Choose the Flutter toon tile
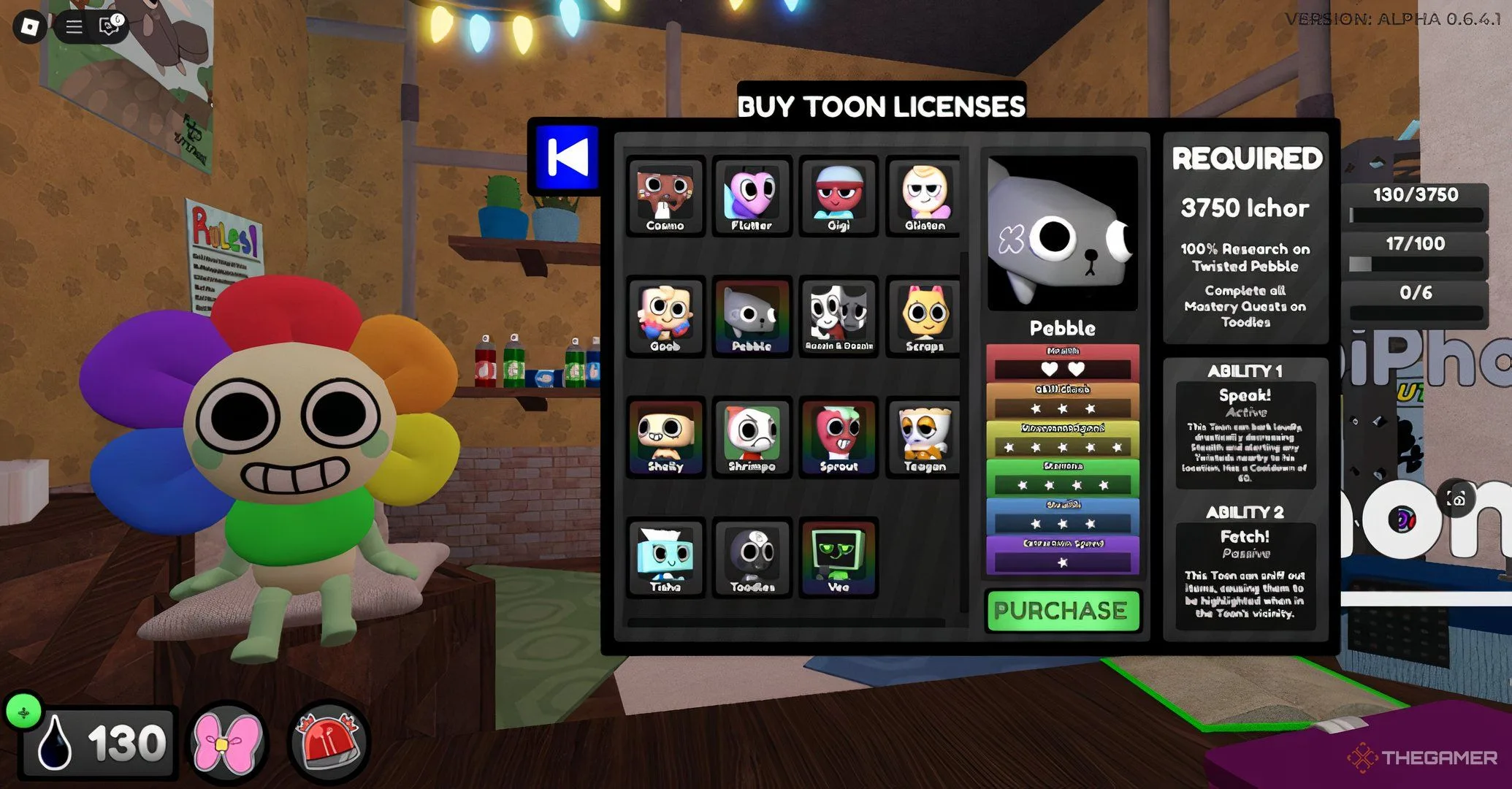This screenshot has height=789, width=1512. (x=752, y=196)
